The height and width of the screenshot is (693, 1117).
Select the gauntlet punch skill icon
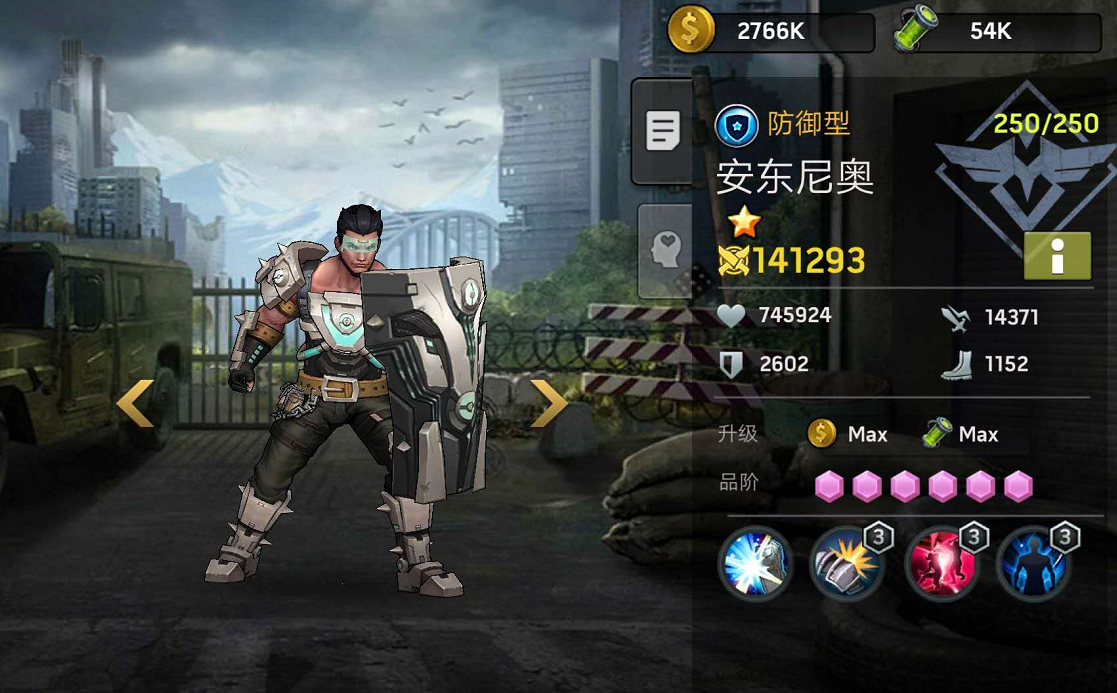(x=847, y=564)
